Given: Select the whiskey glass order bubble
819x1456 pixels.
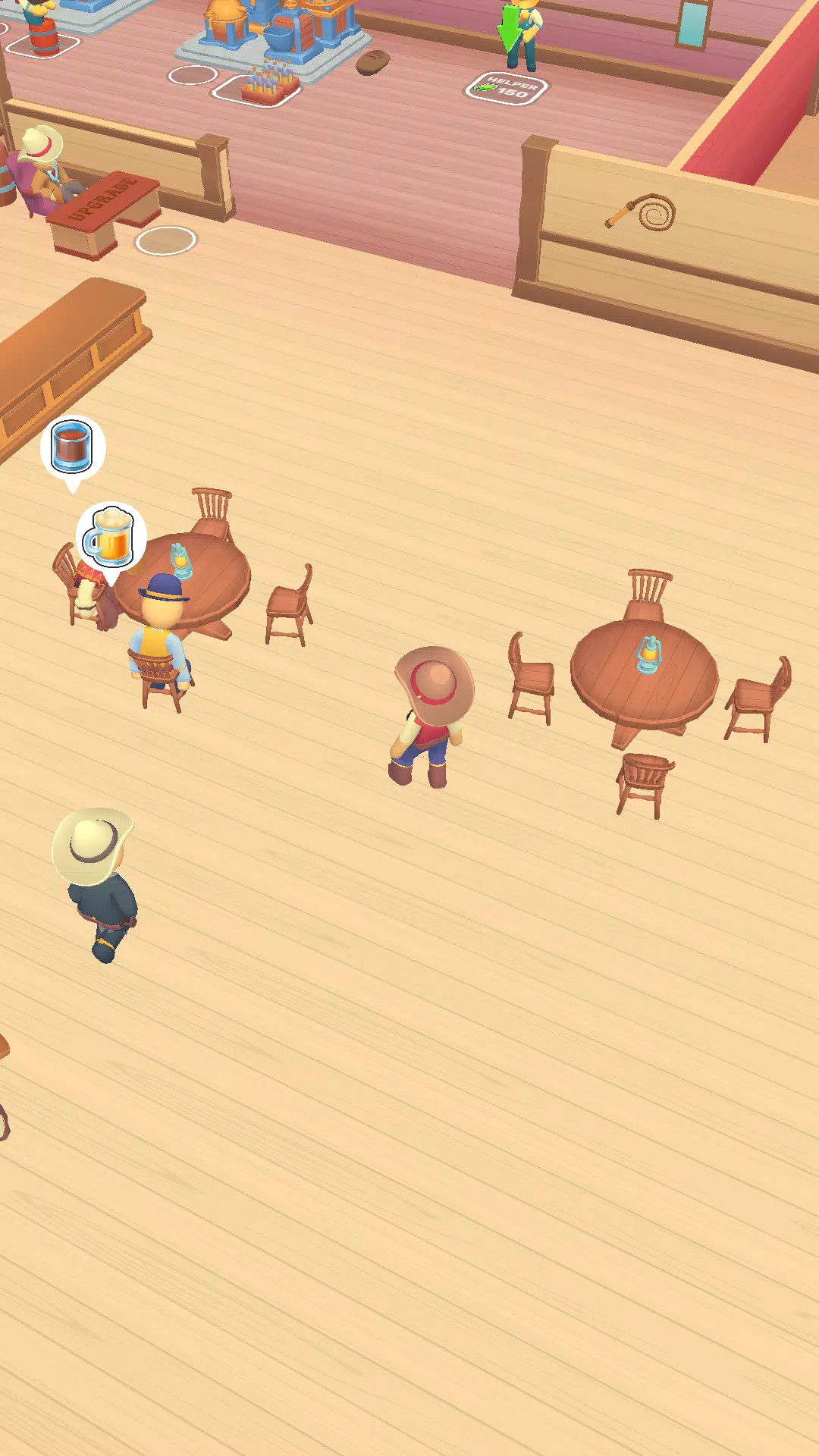Looking at the screenshot, I should coord(72,447).
